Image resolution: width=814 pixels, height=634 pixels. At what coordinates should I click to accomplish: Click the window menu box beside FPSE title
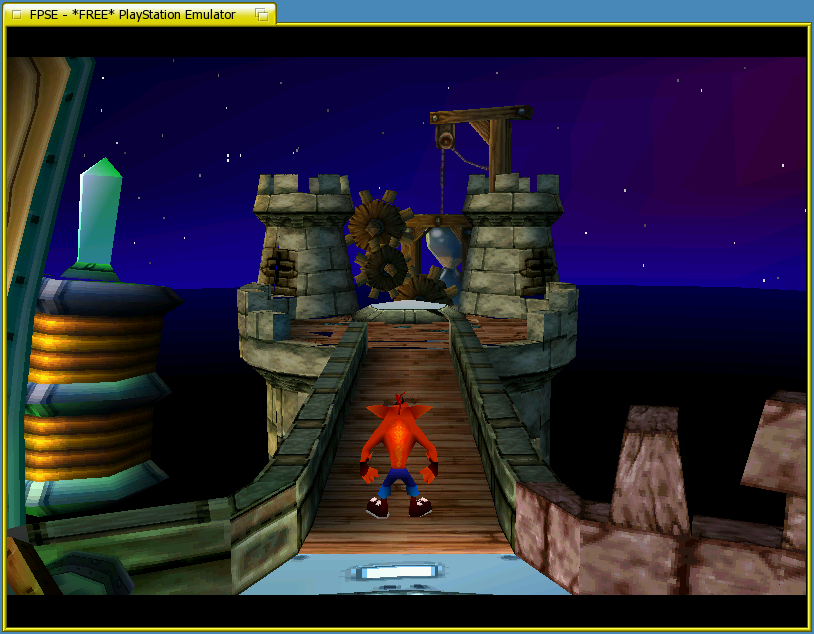[15, 14]
